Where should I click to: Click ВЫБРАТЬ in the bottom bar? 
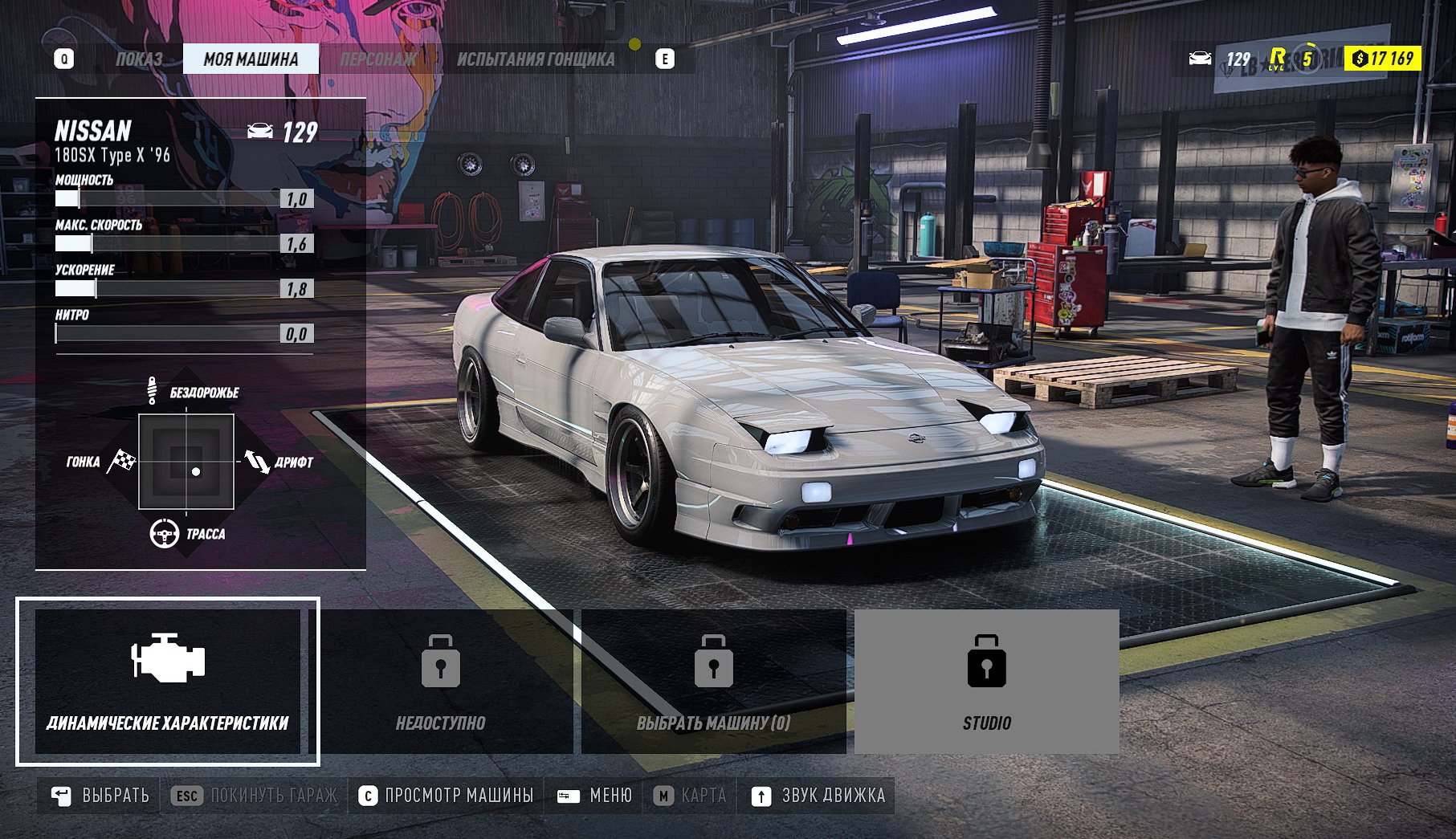pos(100,796)
